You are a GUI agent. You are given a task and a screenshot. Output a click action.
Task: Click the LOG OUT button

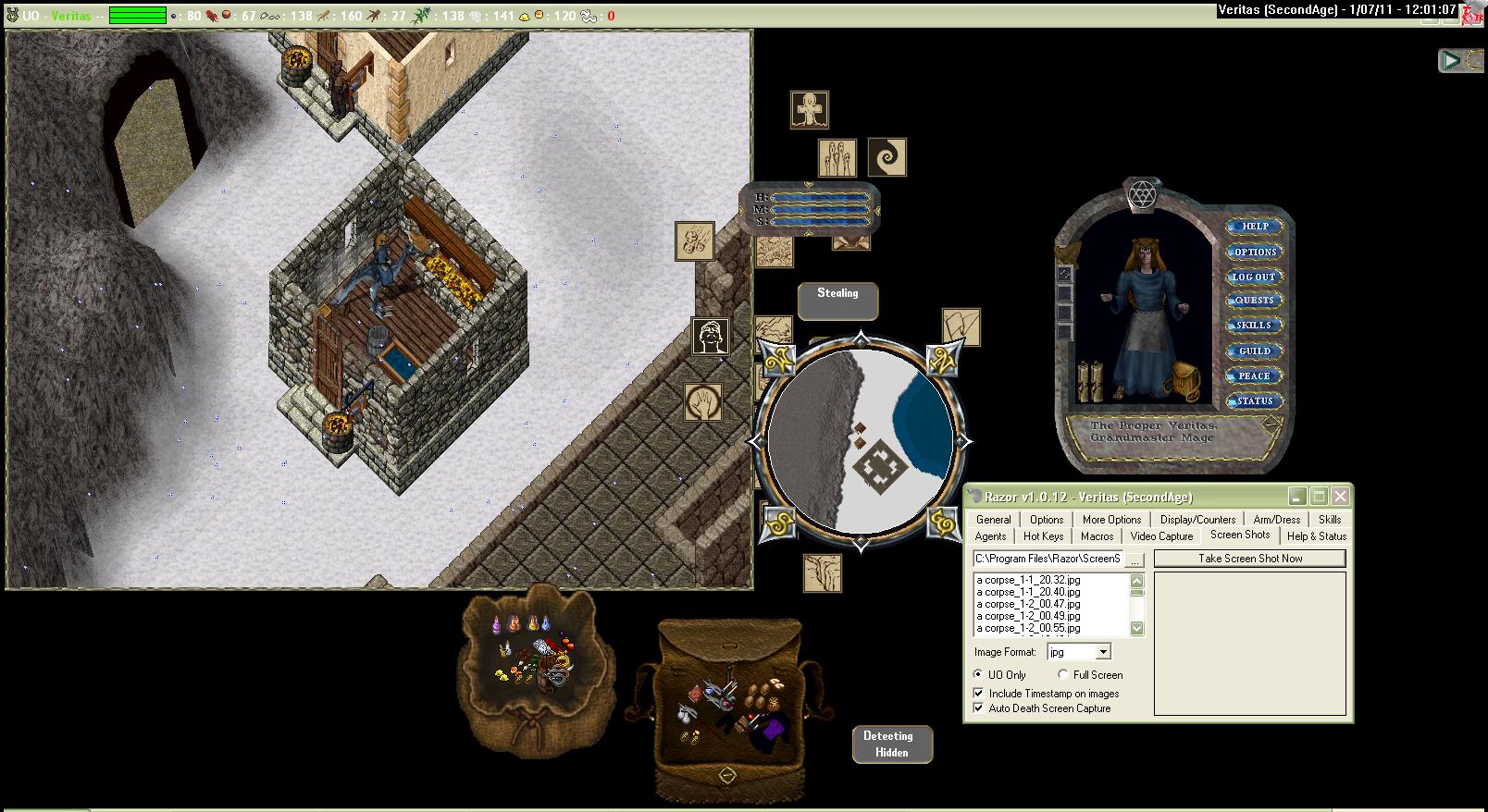pyautogui.click(x=1254, y=277)
